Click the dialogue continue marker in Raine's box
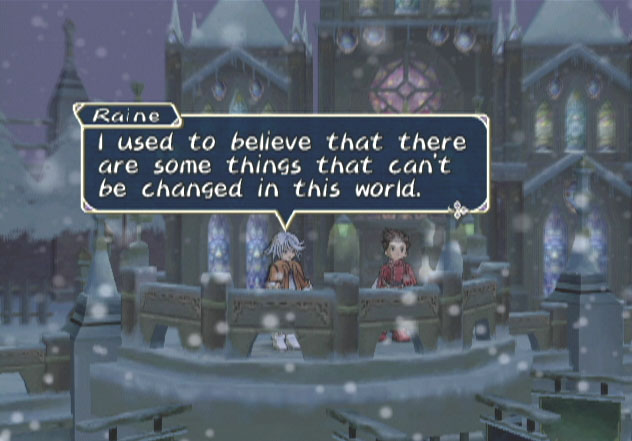Image resolution: width=632 pixels, height=441 pixels. [459, 209]
